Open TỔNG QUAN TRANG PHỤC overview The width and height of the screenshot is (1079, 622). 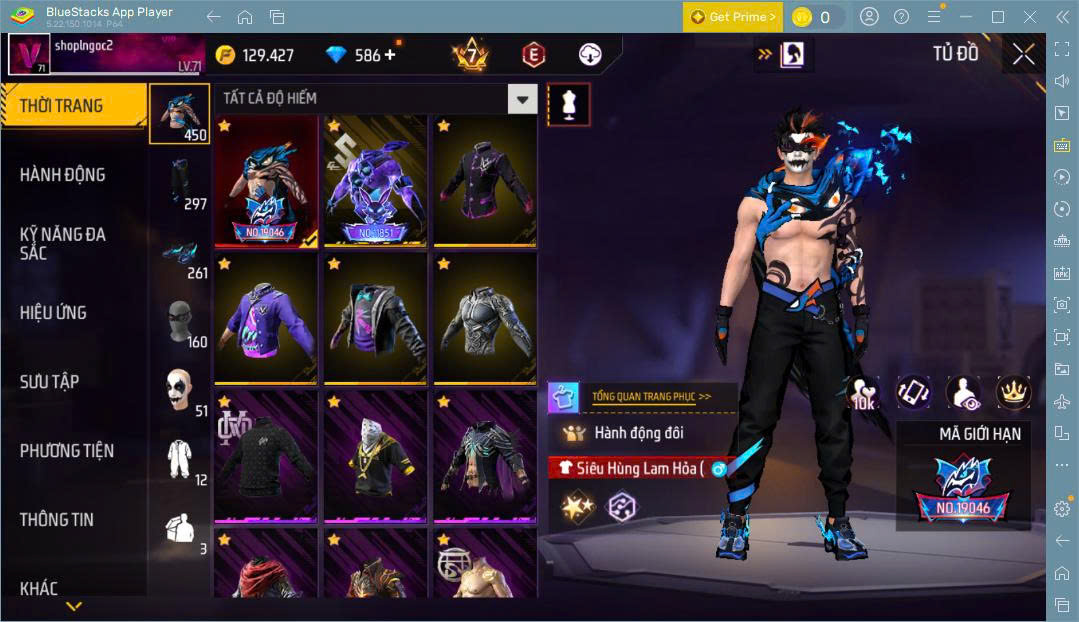[x=651, y=396]
